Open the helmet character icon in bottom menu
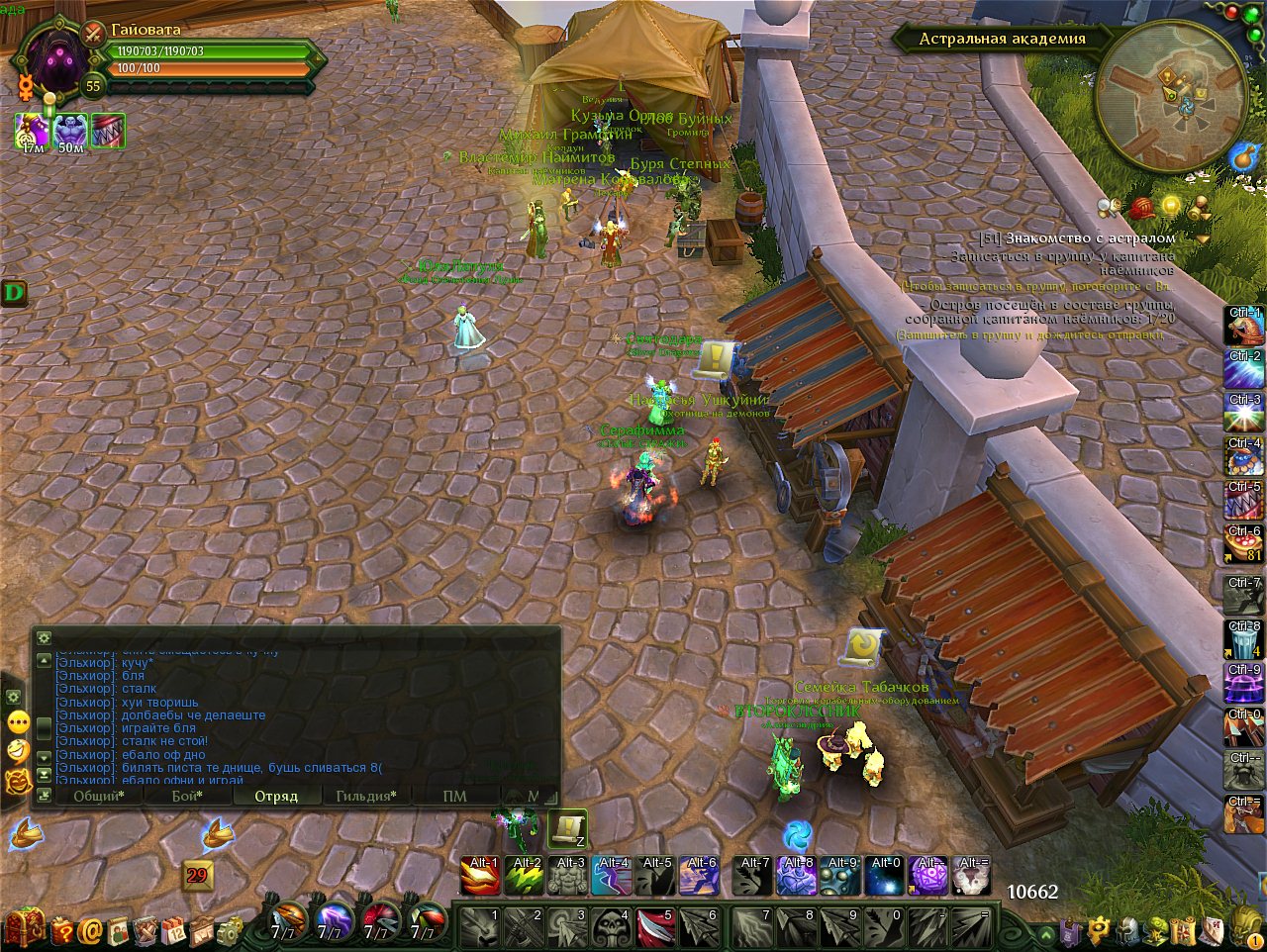Screen dimensions: 1267x952 pyautogui.click(x=1128, y=930)
